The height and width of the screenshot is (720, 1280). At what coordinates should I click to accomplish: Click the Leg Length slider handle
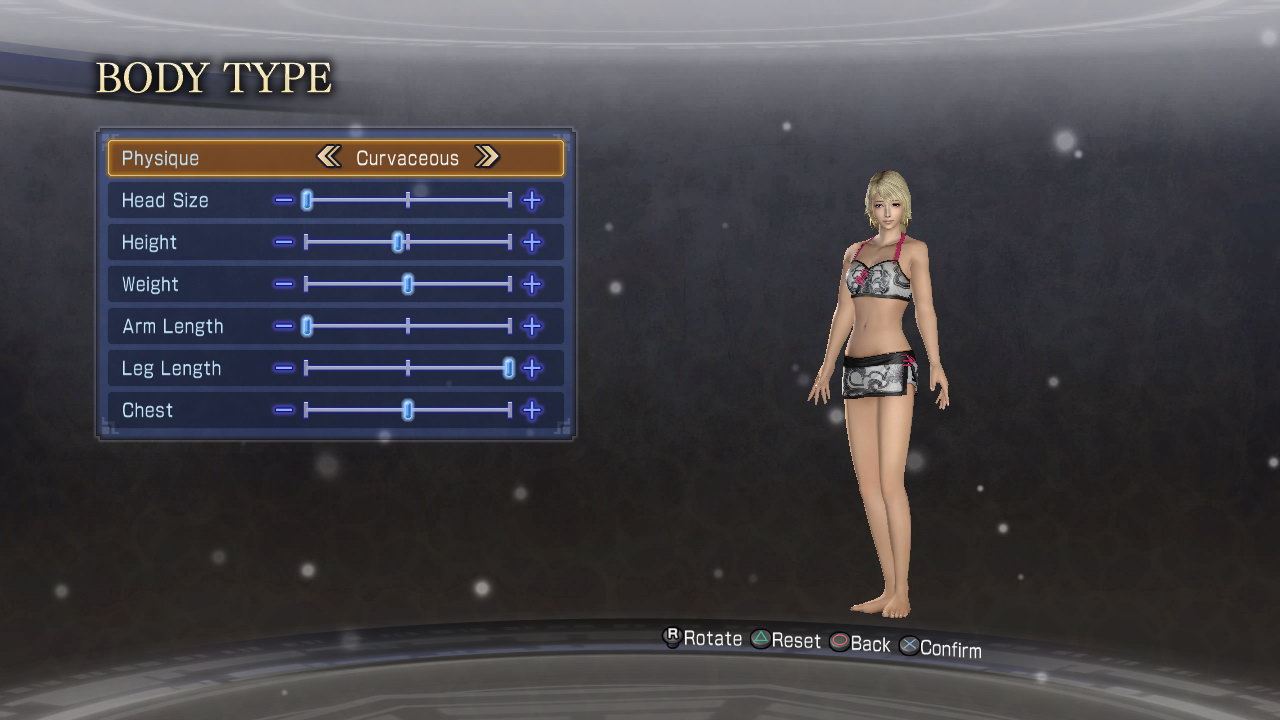(509, 369)
